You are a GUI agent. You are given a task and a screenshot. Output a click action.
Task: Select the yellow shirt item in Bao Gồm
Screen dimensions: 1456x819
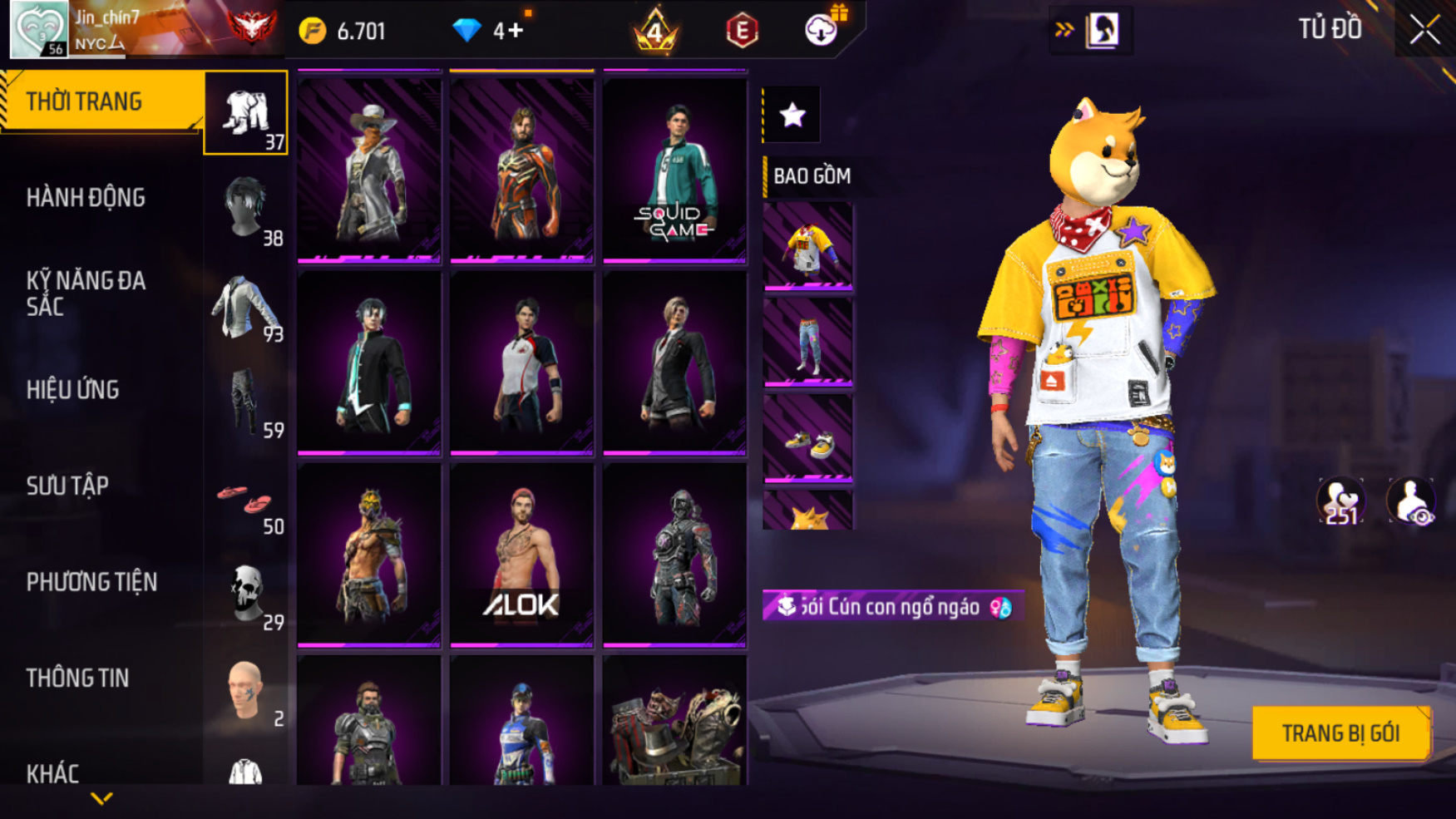coord(807,247)
